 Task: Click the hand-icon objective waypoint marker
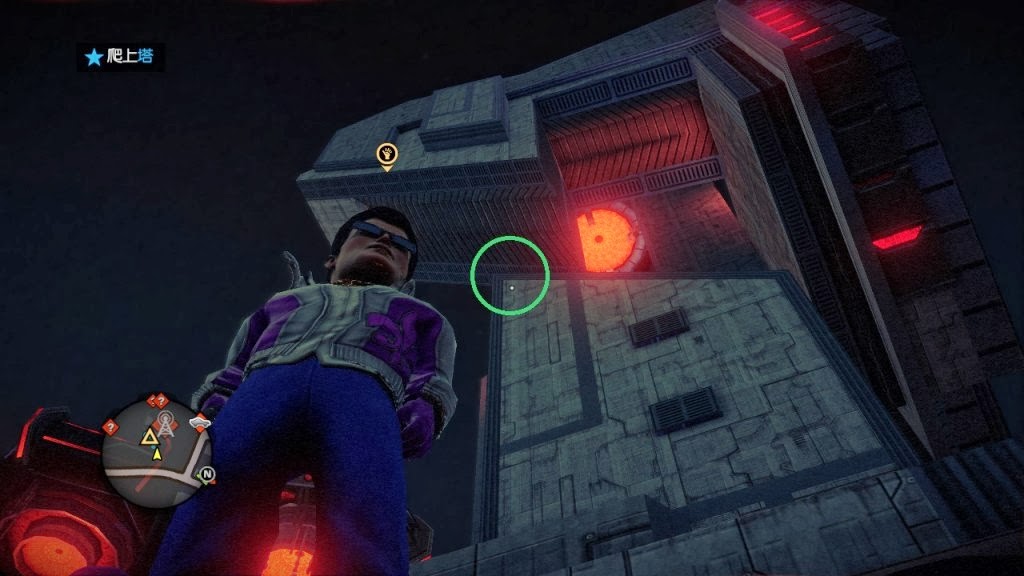(x=387, y=154)
